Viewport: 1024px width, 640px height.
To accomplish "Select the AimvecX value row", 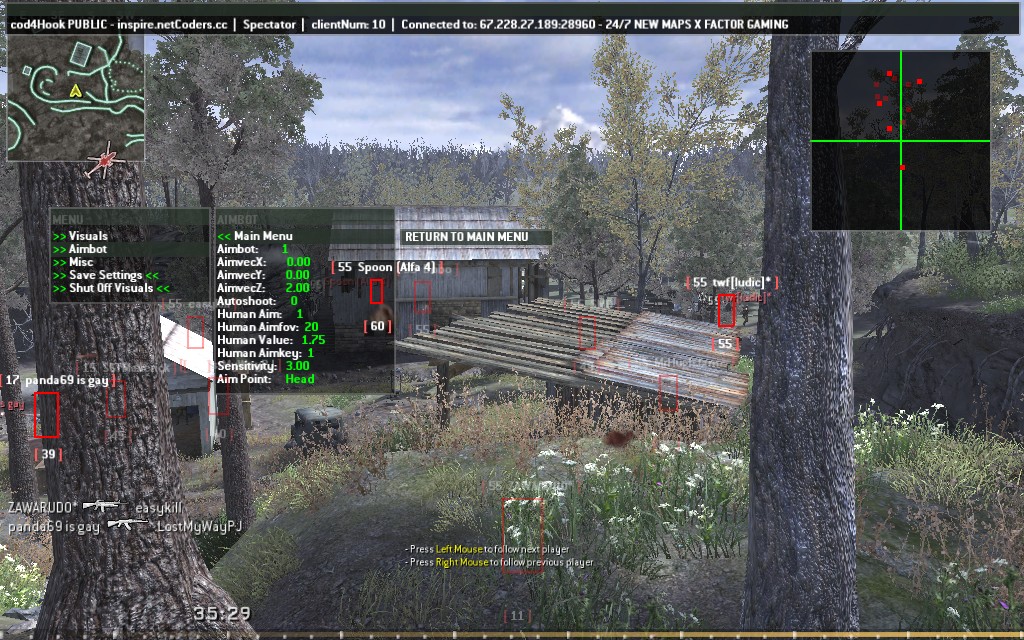I will [263, 262].
